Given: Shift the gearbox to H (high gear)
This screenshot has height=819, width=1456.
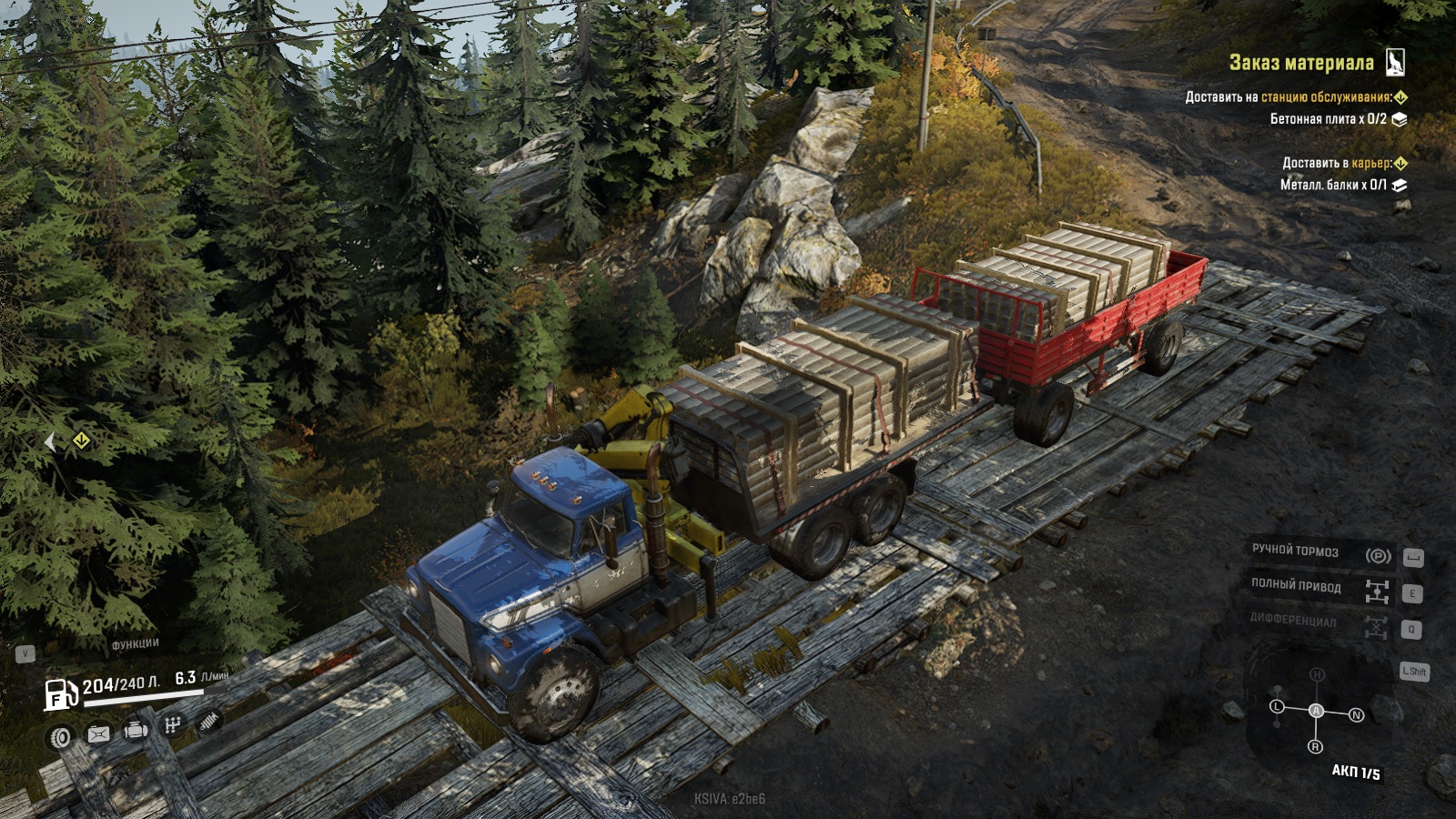Looking at the screenshot, I should point(1317,674).
